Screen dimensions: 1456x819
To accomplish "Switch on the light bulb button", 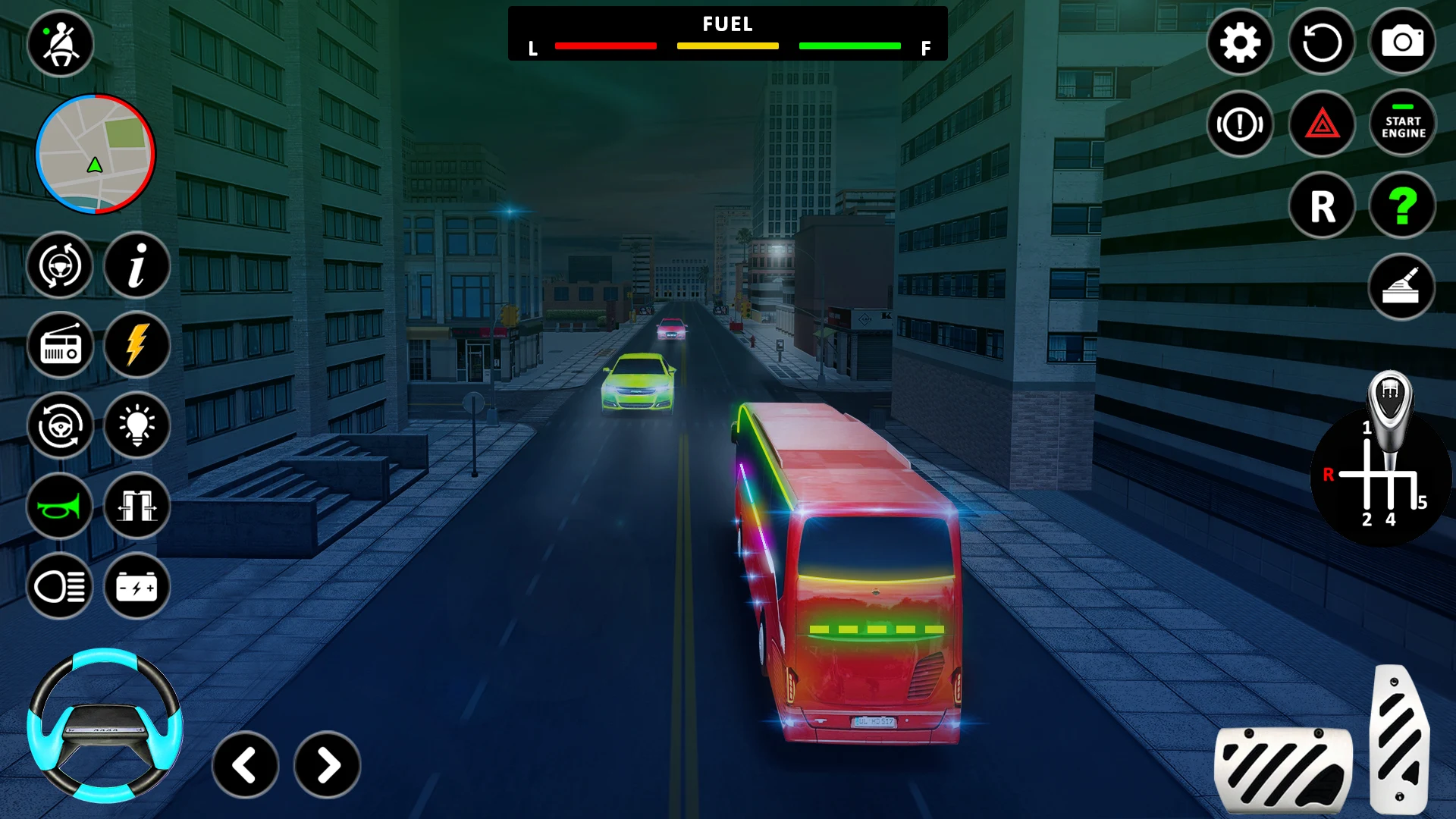I will coord(136,426).
